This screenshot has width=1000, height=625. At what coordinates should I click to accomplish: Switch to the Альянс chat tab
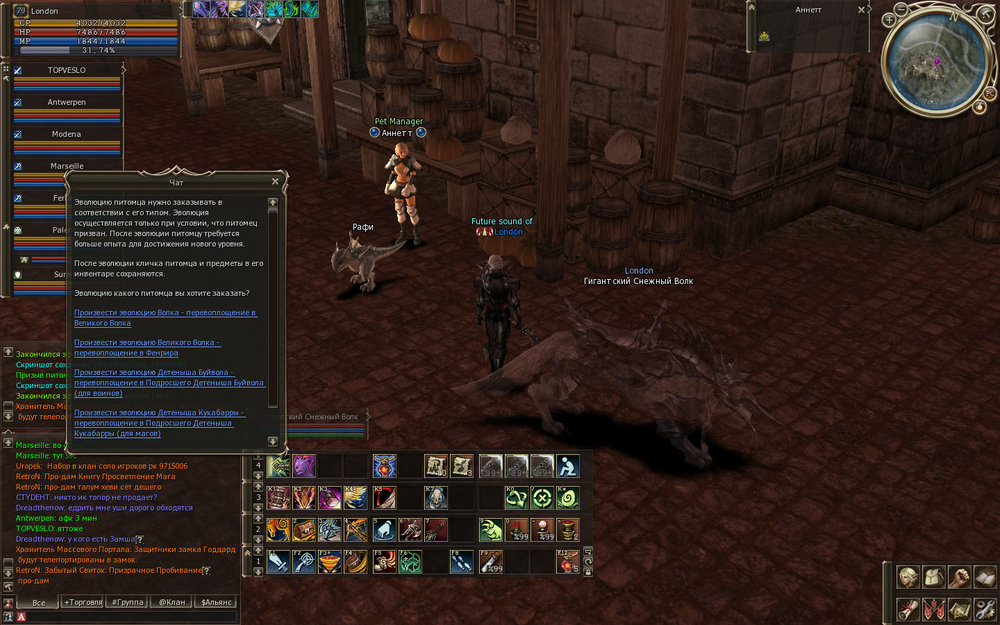pyautogui.click(x=218, y=602)
